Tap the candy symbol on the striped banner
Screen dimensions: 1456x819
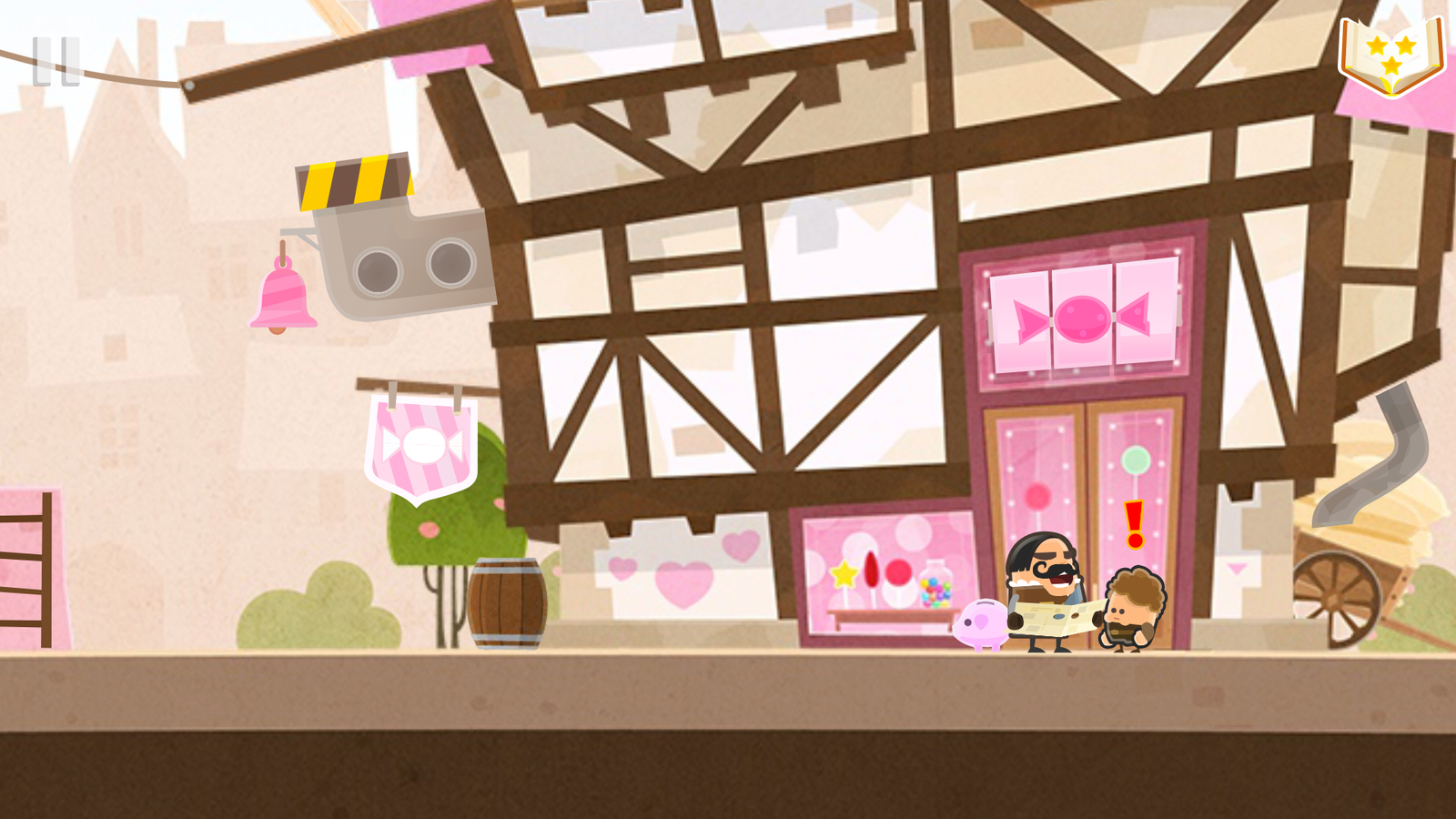[421, 446]
